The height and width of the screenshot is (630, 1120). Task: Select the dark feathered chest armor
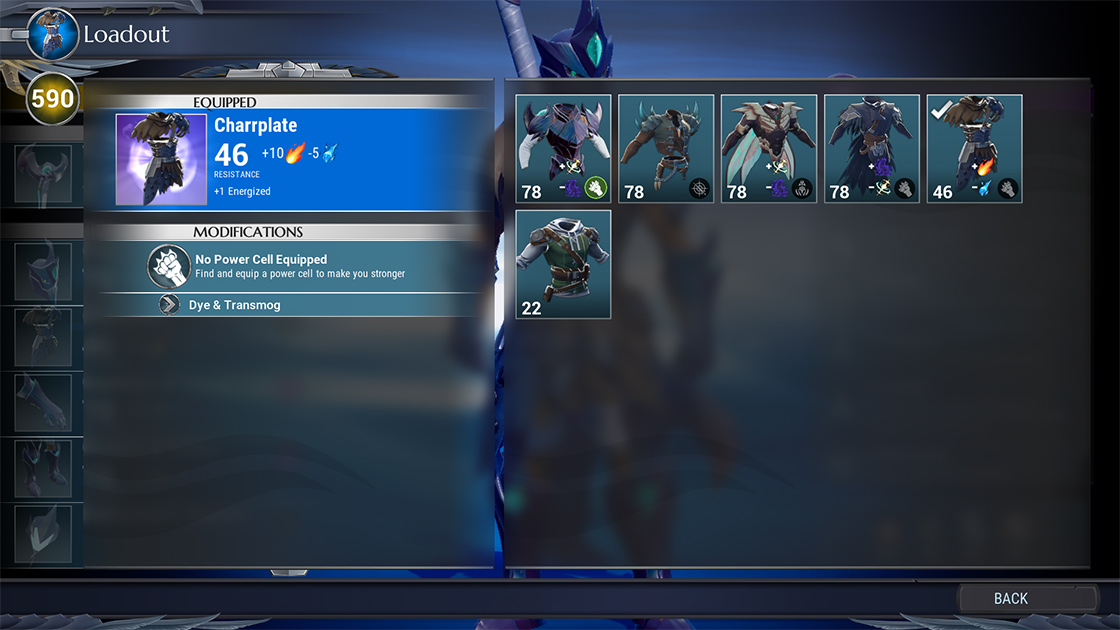872,149
